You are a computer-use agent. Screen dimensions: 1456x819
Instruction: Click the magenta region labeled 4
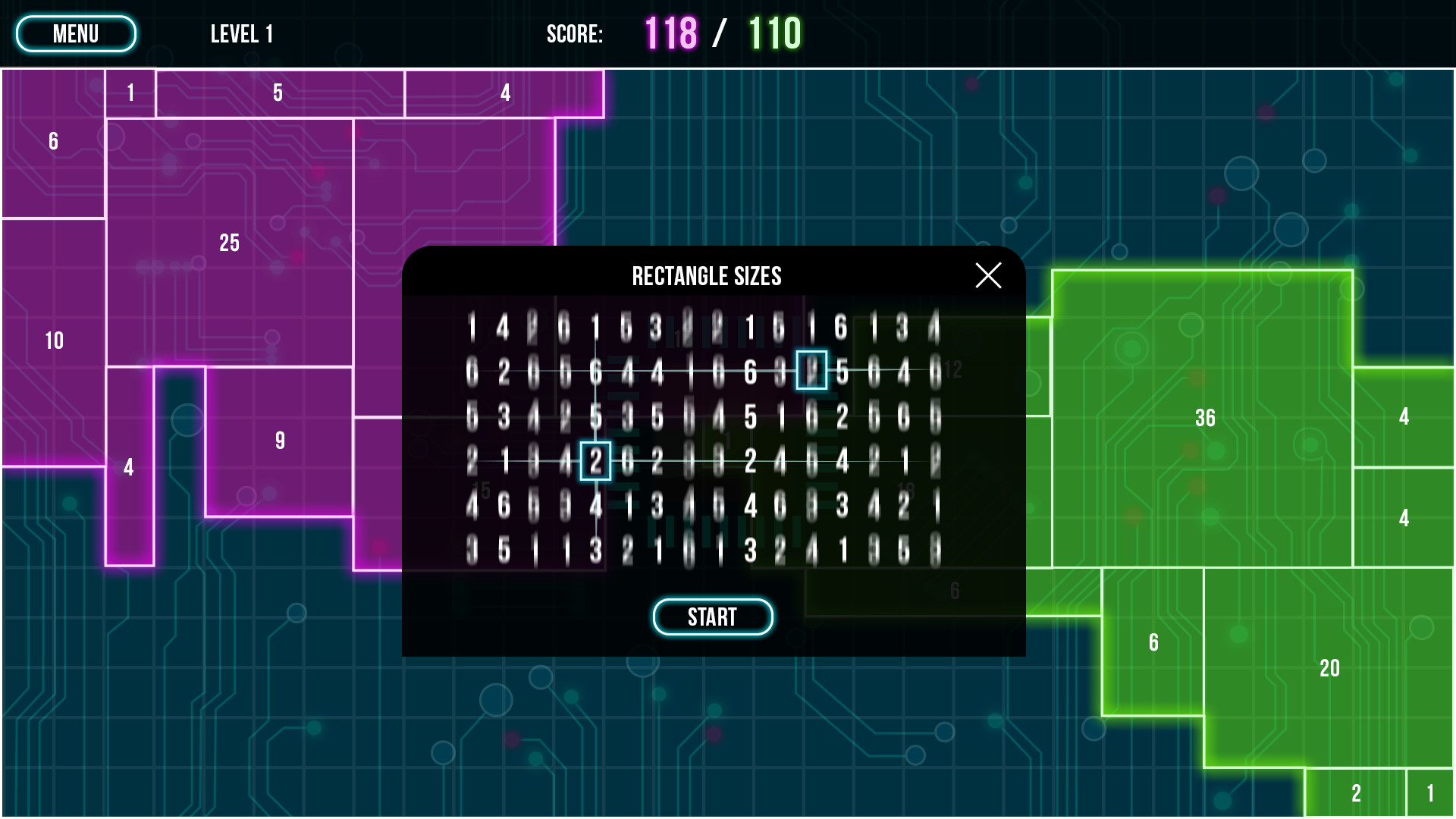pyautogui.click(x=127, y=467)
